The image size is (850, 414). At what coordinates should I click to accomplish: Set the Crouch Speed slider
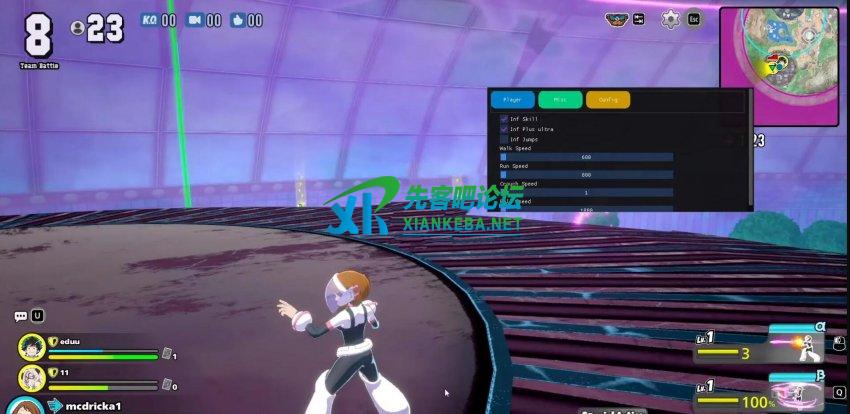586,192
